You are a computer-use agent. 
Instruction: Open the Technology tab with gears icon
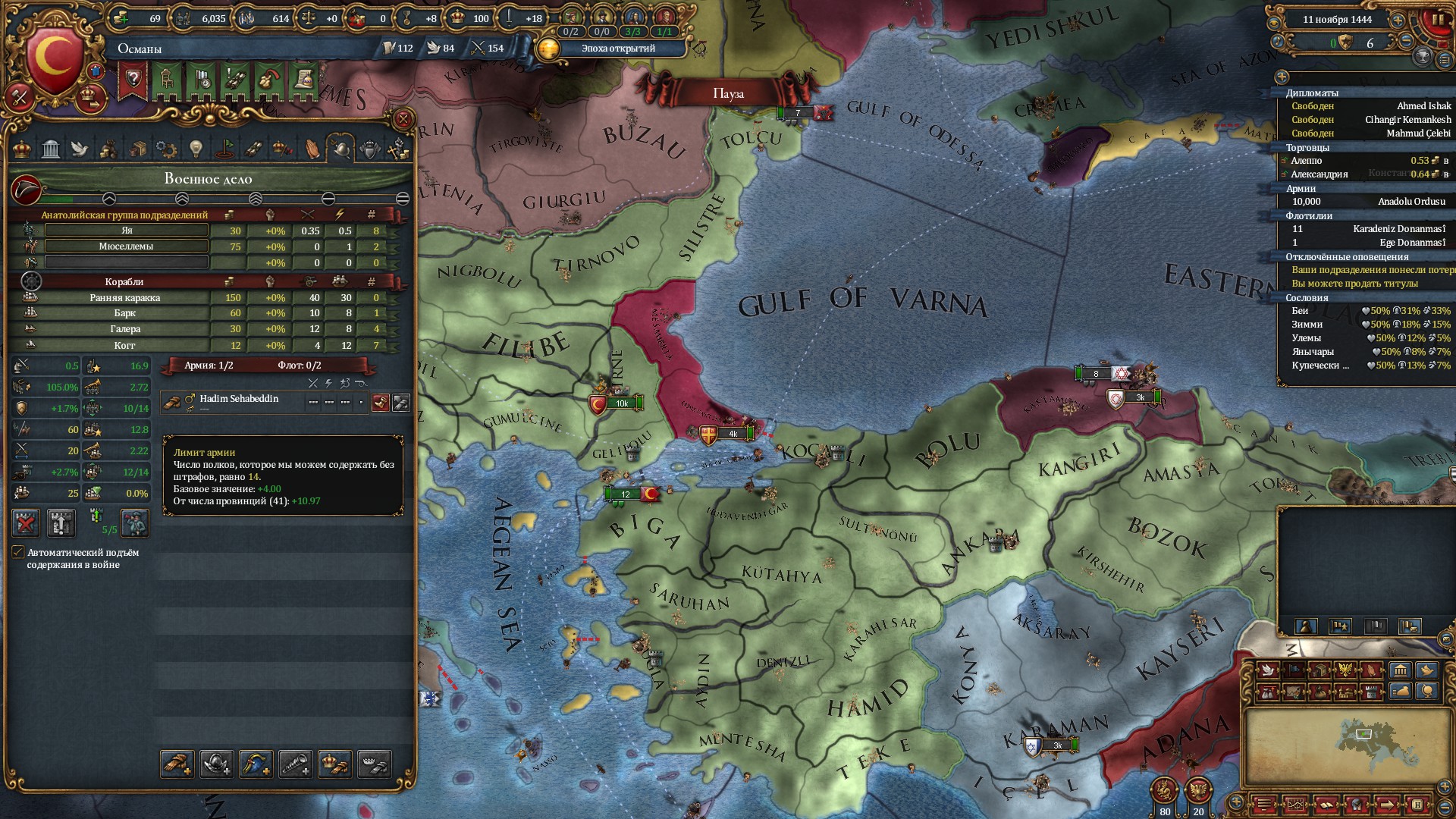(x=166, y=149)
